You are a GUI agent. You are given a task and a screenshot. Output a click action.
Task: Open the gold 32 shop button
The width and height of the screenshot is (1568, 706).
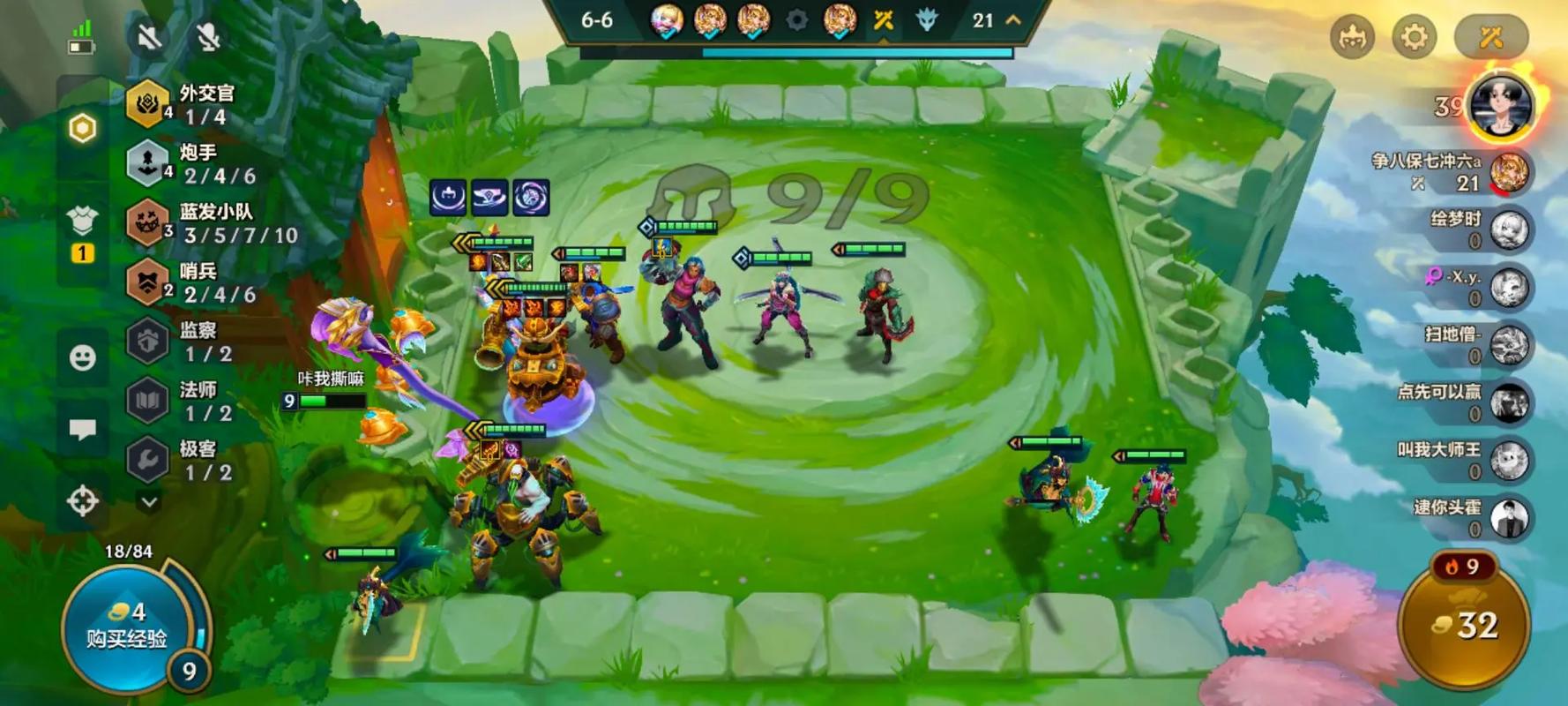pyautogui.click(x=1465, y=625)
